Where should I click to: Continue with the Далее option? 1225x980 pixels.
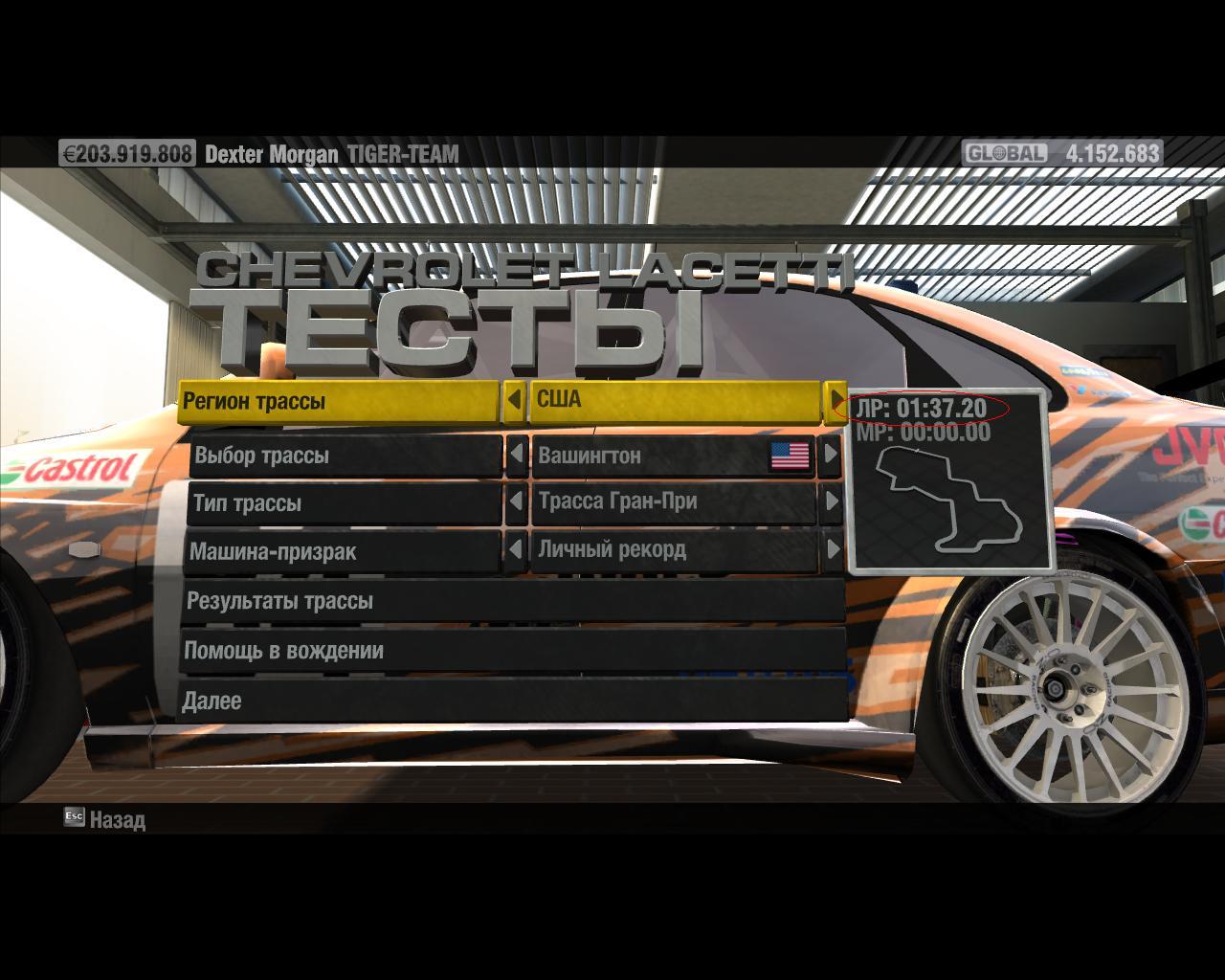coord(512,702)
